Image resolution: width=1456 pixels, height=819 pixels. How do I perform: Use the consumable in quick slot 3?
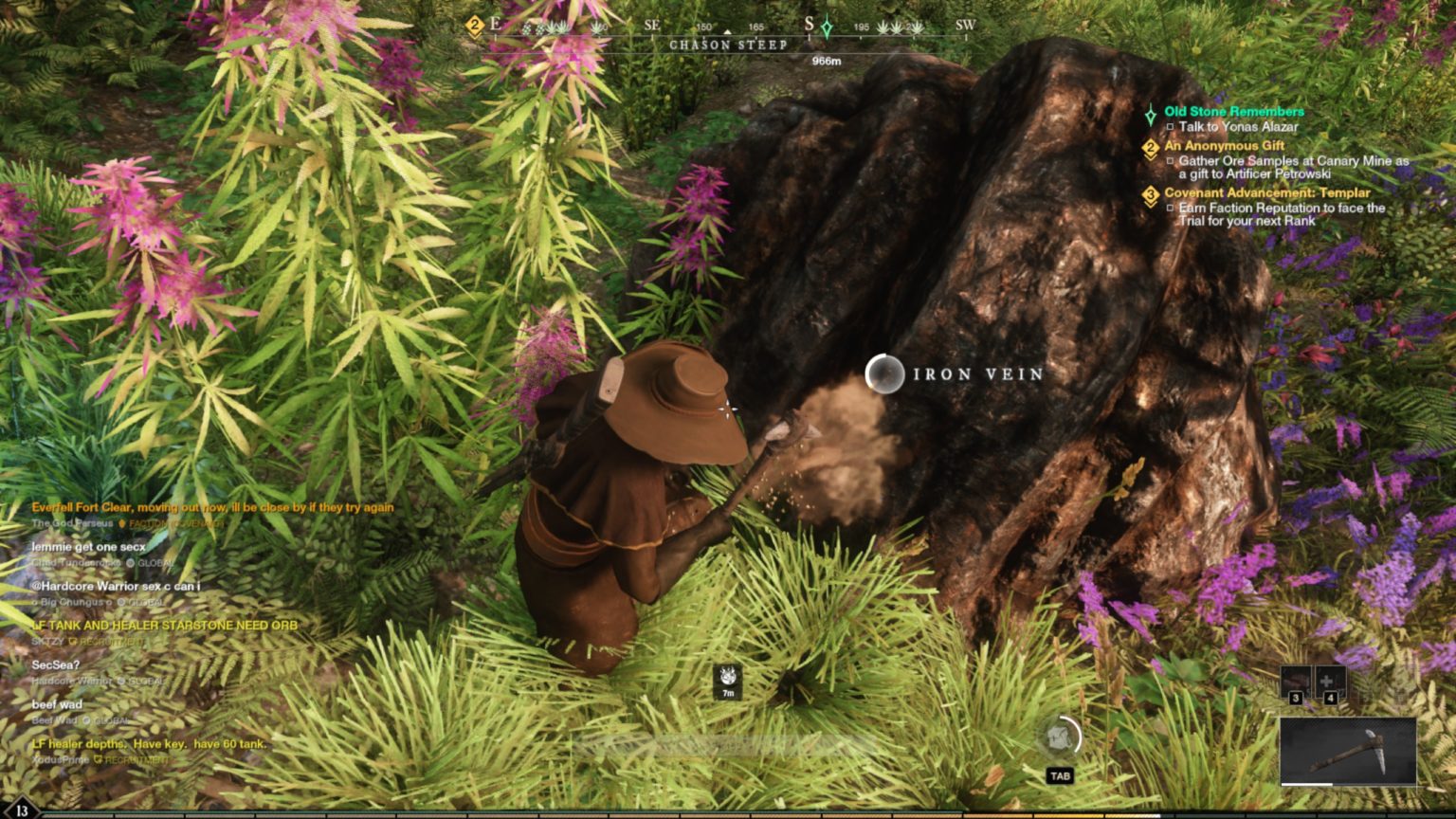pos(1296,682)
